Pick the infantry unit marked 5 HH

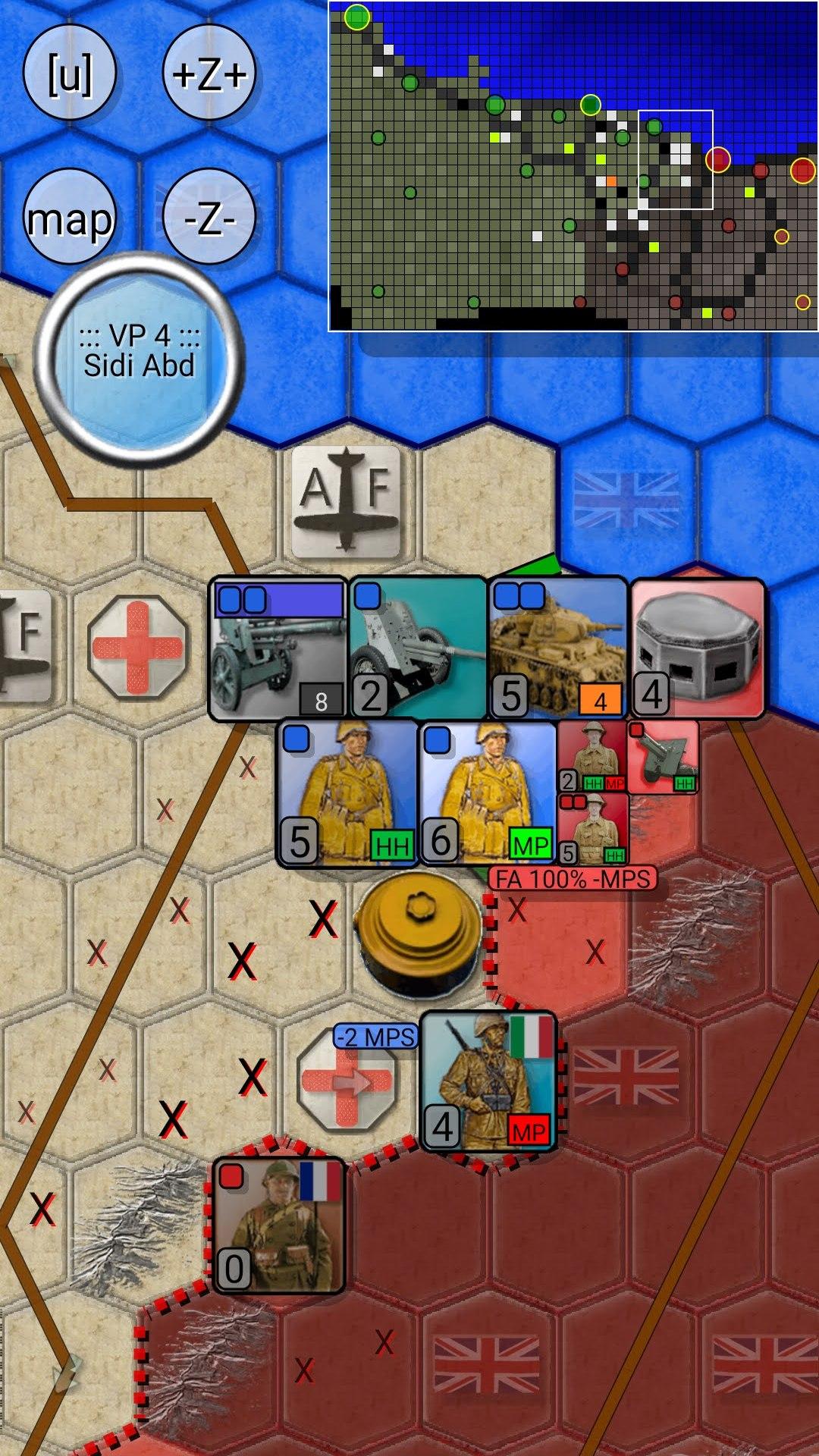tap(347, 793)
